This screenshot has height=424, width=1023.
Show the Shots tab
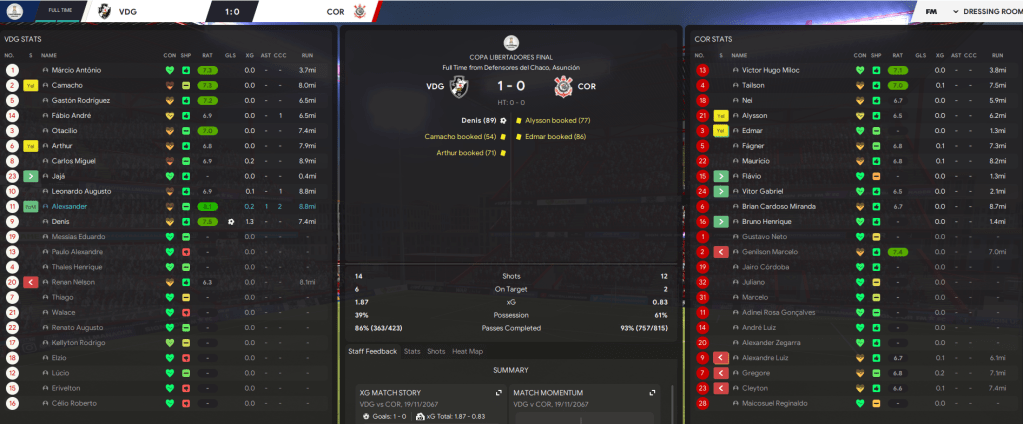coord(436,351)
